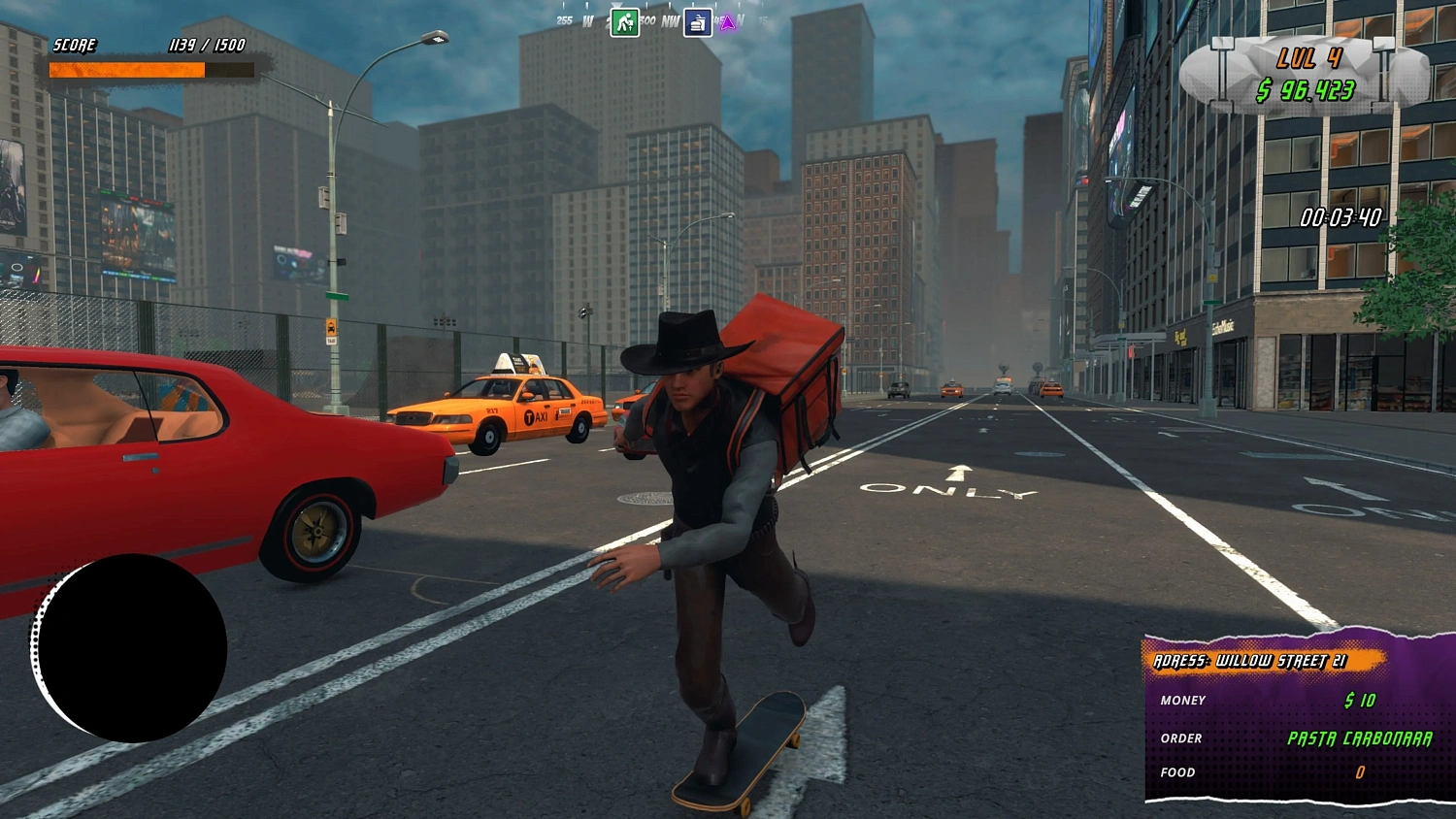Select the green delivery destination marker icon

click(625, 22)
